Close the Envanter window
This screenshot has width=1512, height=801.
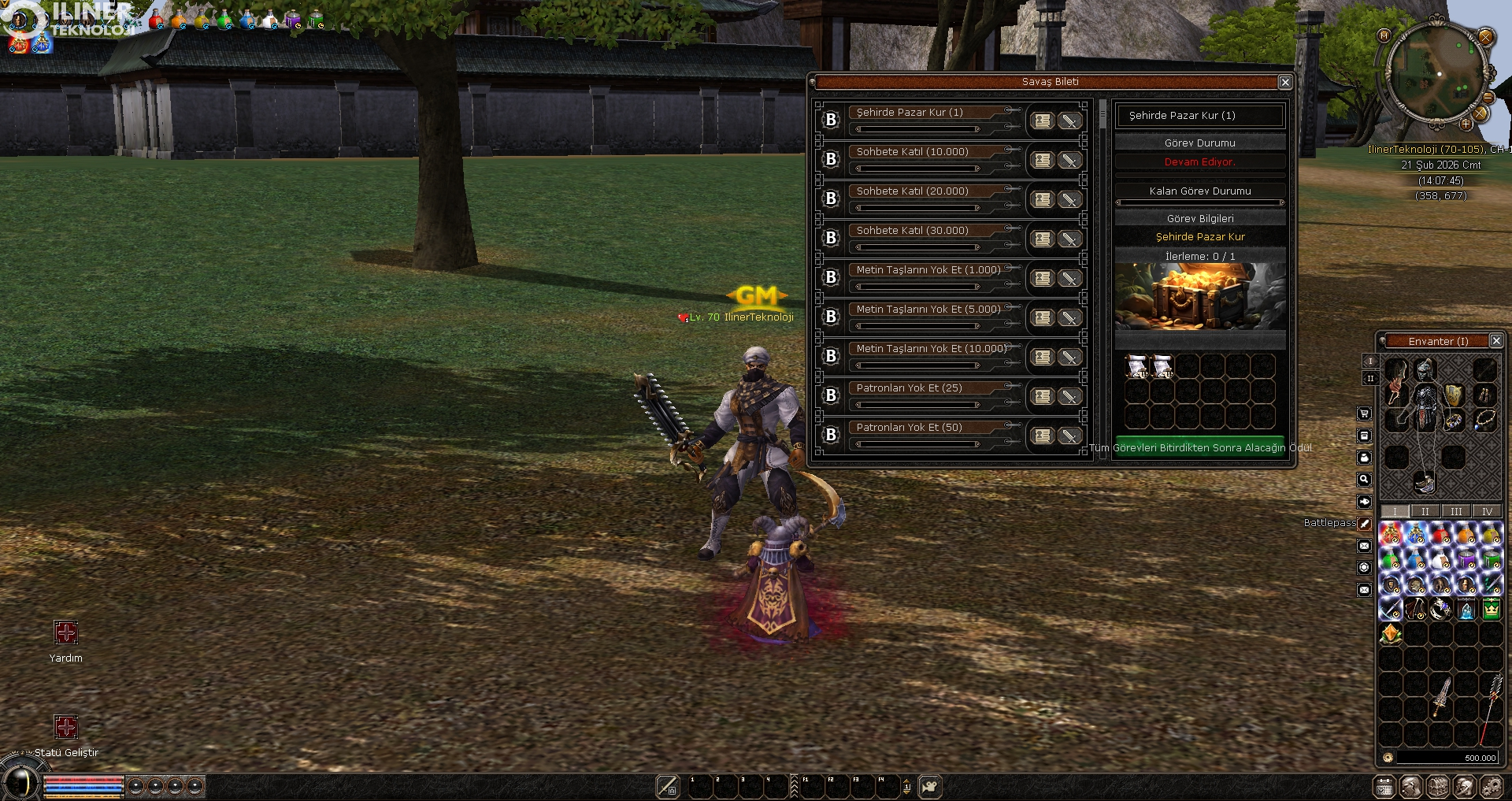point(1495,341)
